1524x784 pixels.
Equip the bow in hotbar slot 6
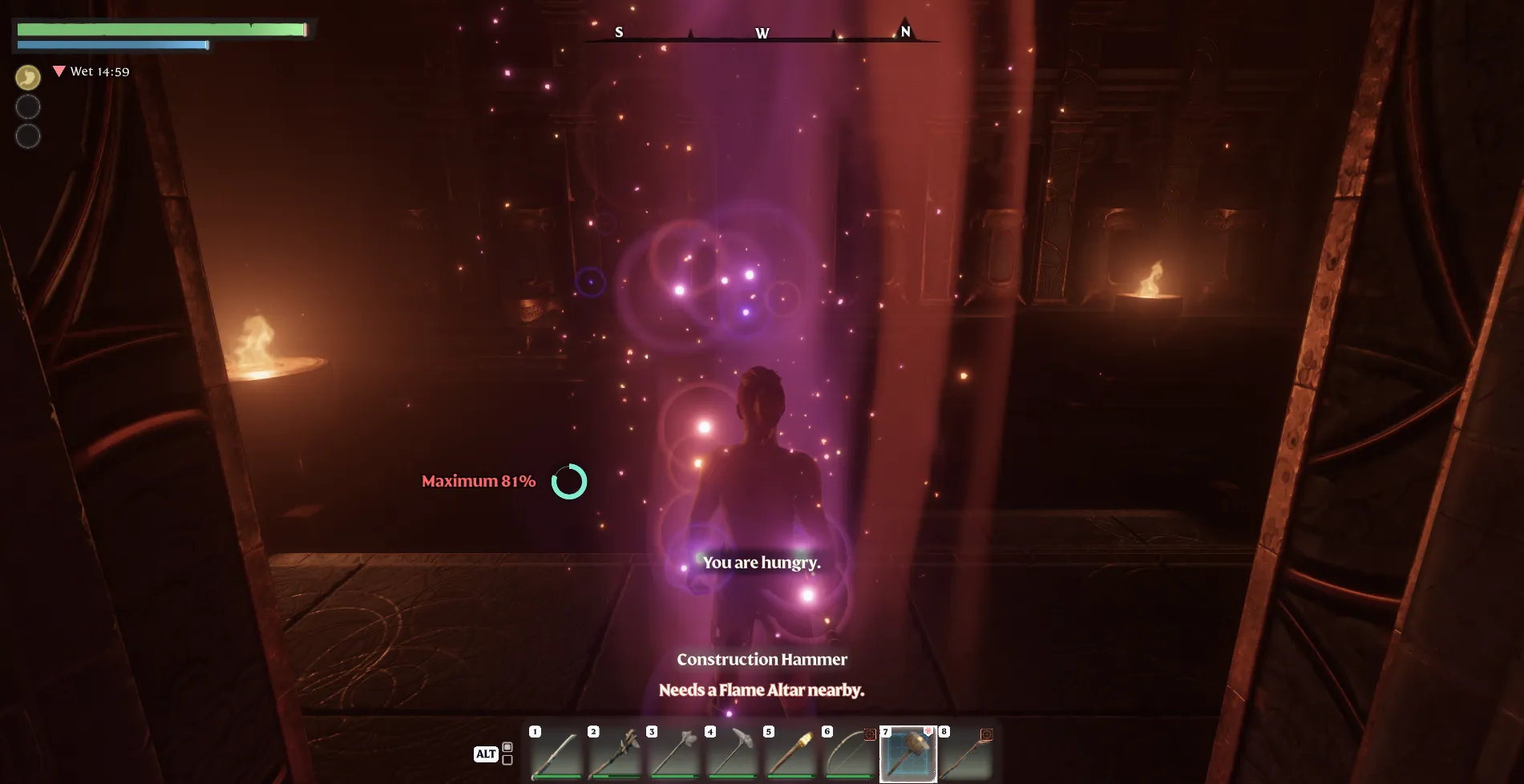coord(850,754)
